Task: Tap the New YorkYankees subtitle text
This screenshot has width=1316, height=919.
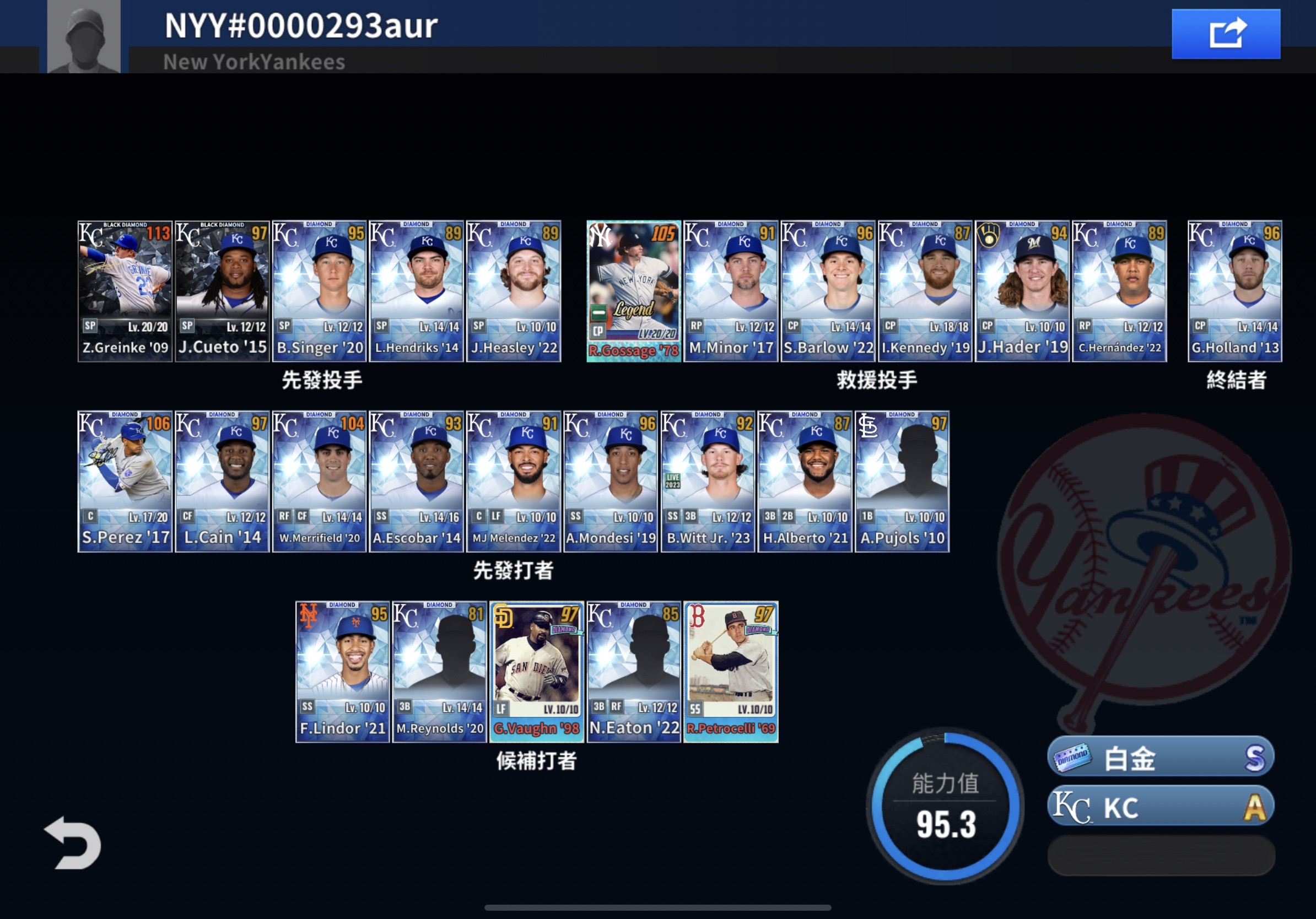Action: (254, 61)
